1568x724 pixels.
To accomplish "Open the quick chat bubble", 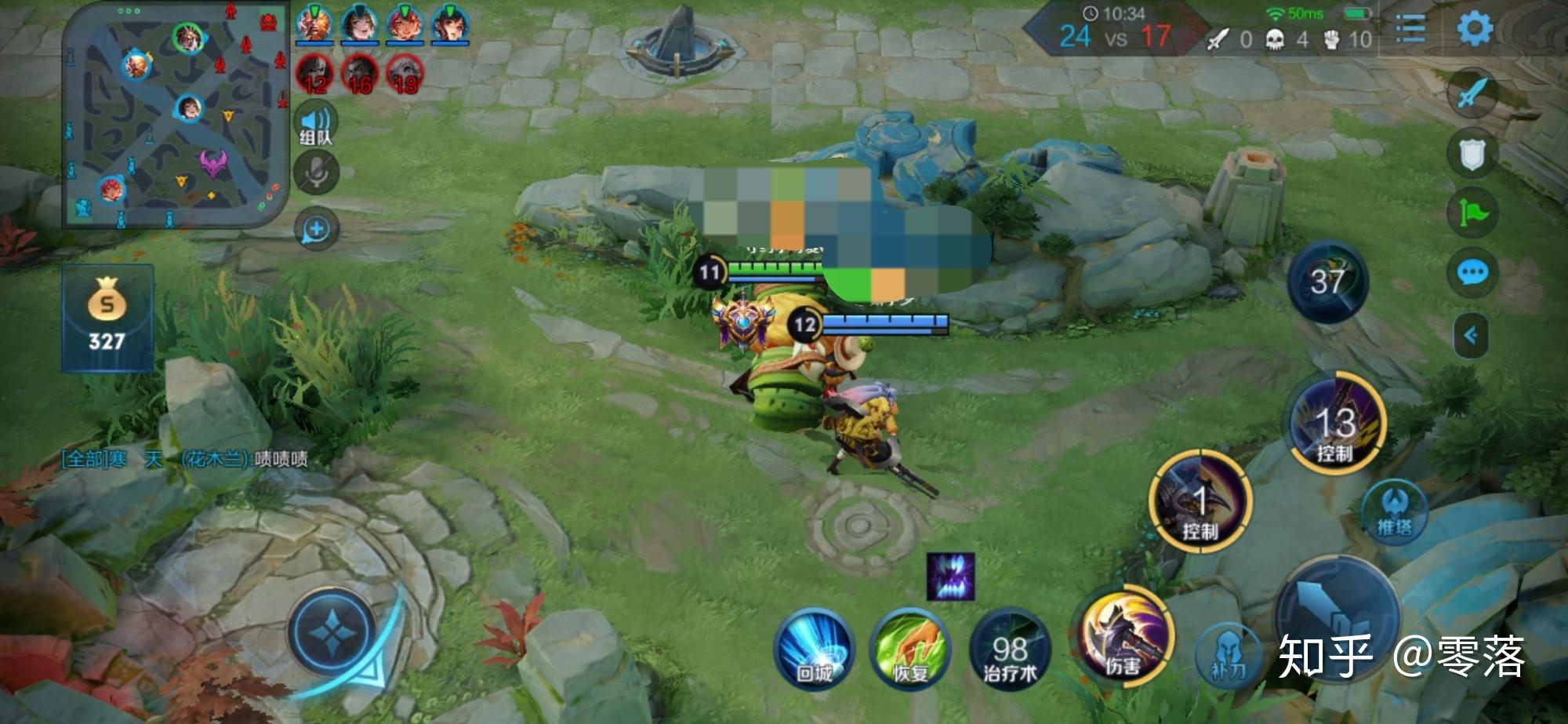I will (x=1472, y=272).
